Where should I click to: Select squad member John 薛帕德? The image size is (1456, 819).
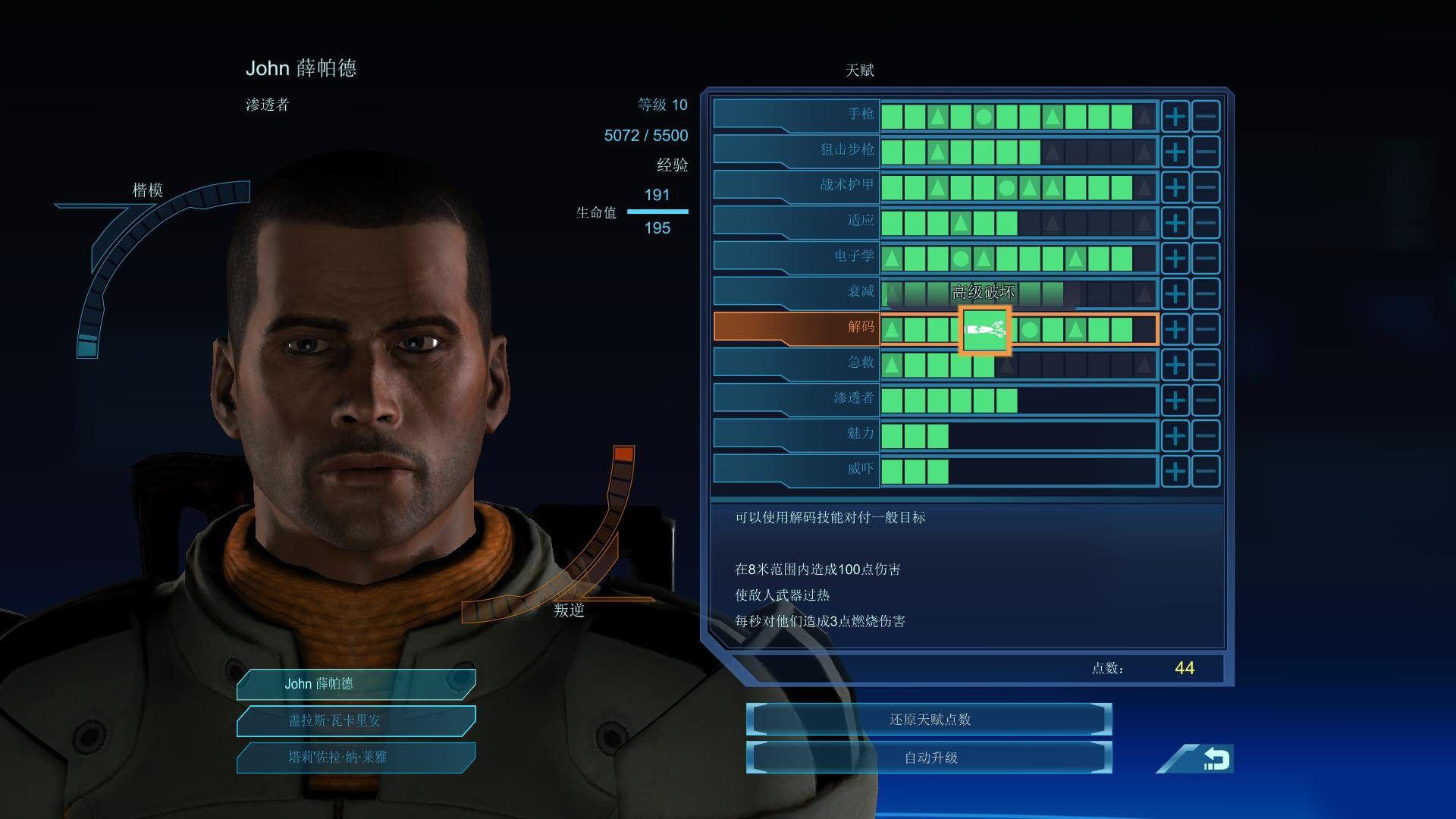356,684
